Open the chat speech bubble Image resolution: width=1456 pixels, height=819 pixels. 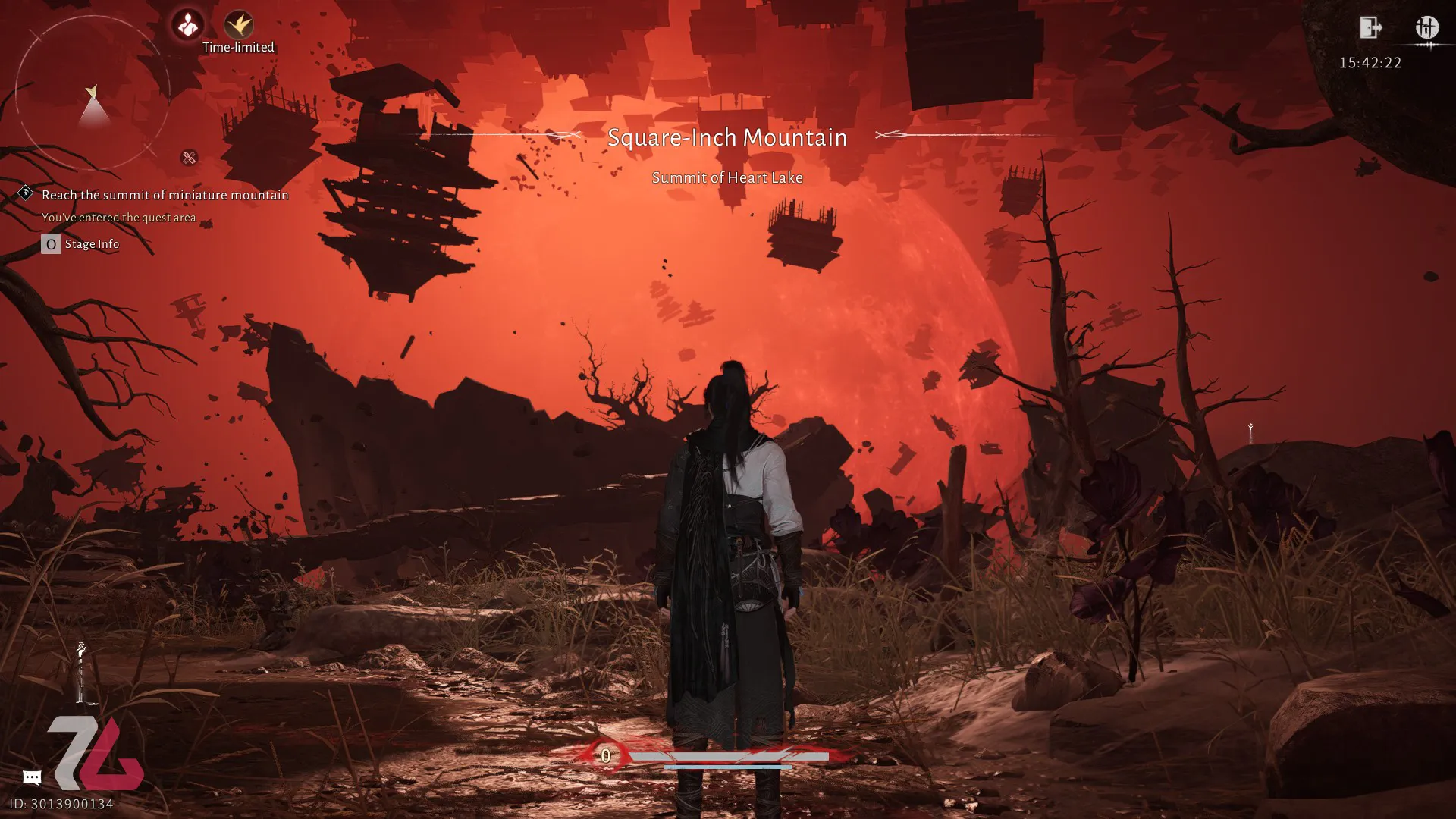(x=32, y=777)
